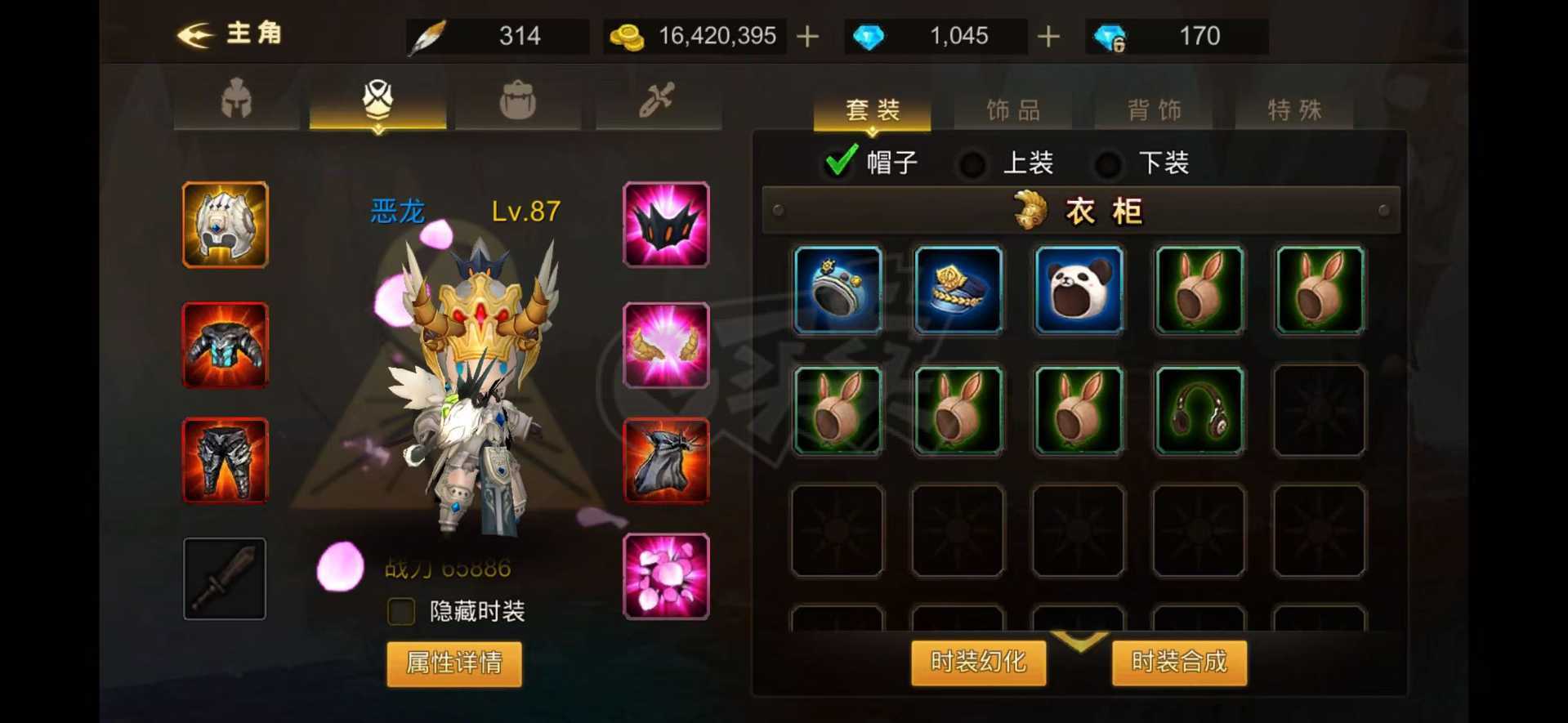1568x723 pixels.
Task: Enable the 隐藏时装 checkbox
Action: coord(400,610)
